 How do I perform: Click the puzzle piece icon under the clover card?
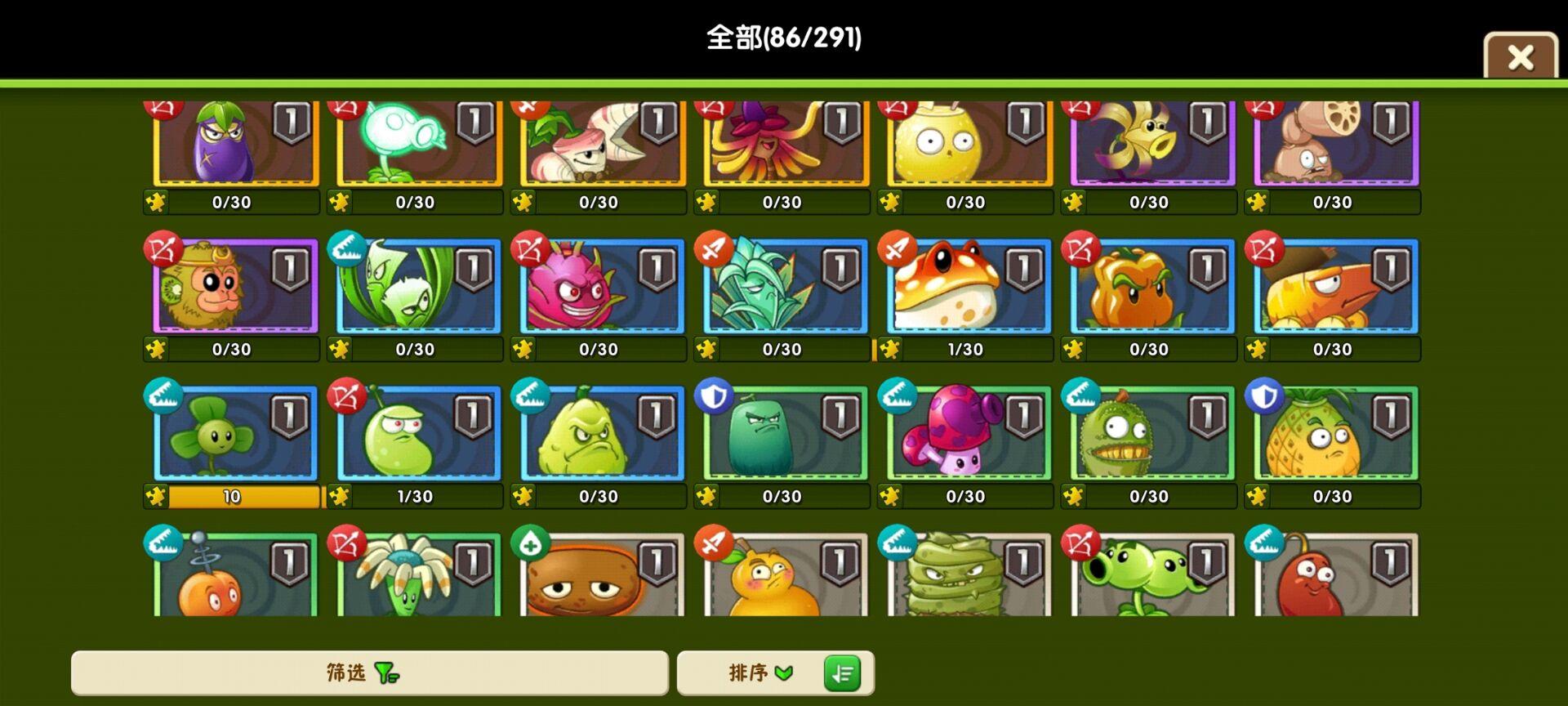tap(156, 495)
